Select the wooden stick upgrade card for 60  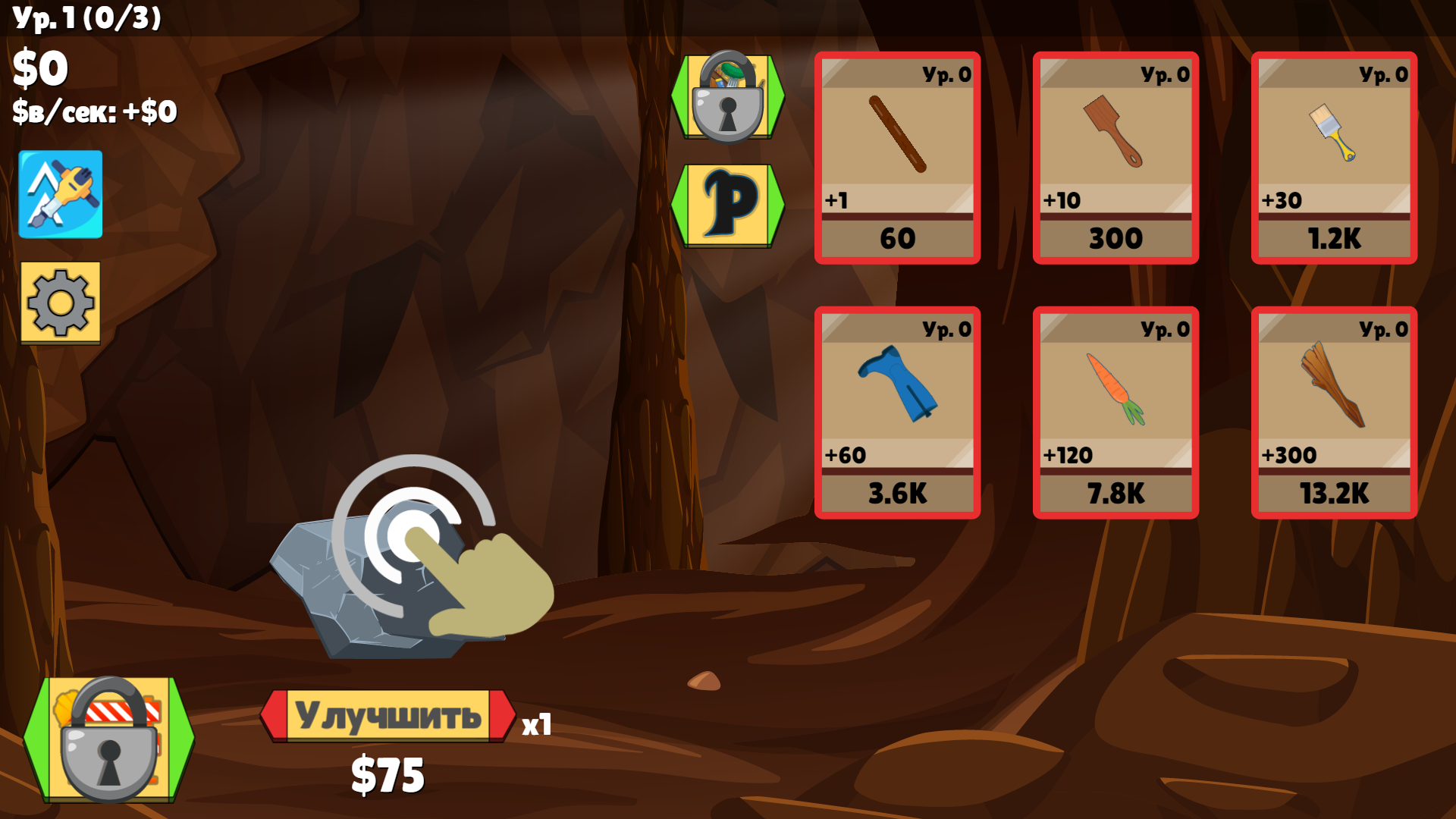click(x=896, y=155)
